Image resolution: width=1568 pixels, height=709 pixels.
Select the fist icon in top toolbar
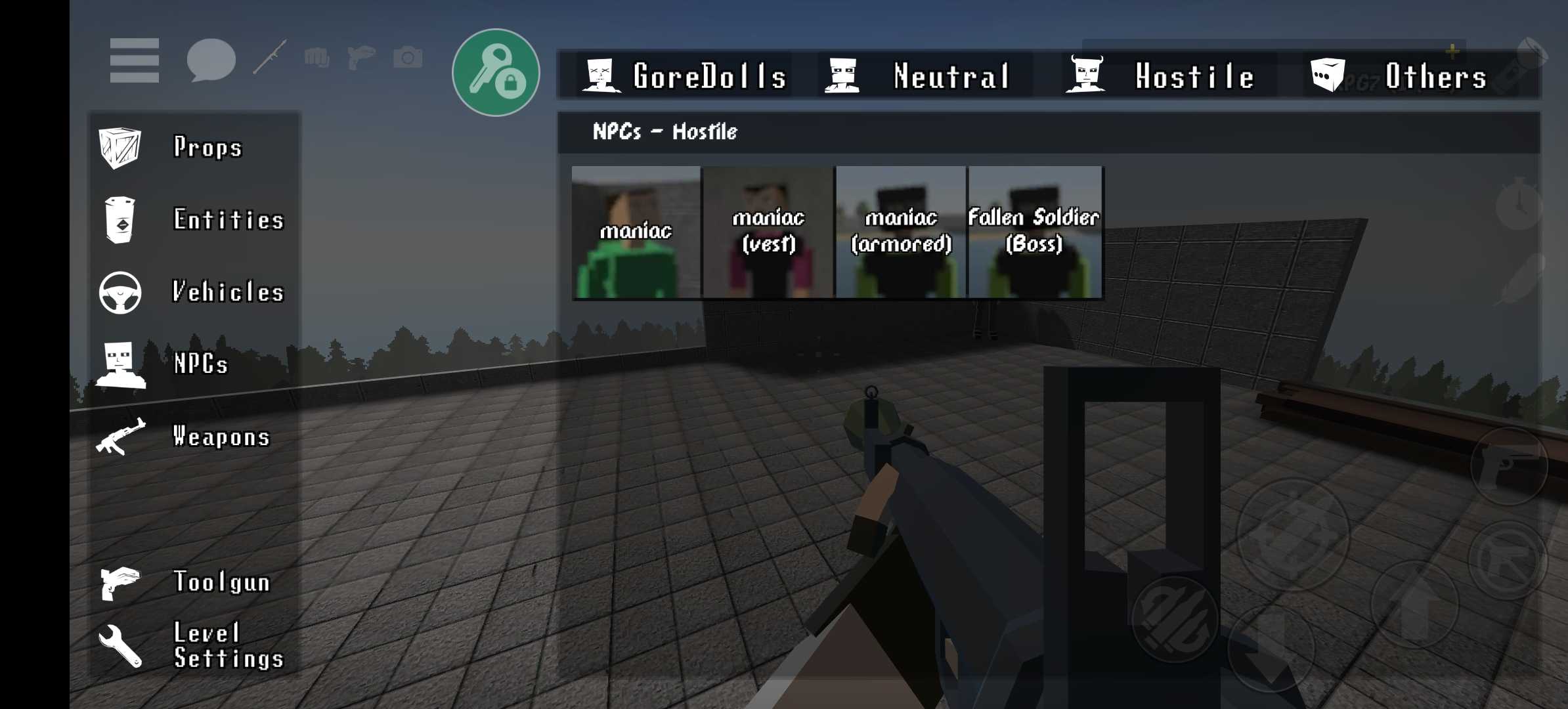317,58
